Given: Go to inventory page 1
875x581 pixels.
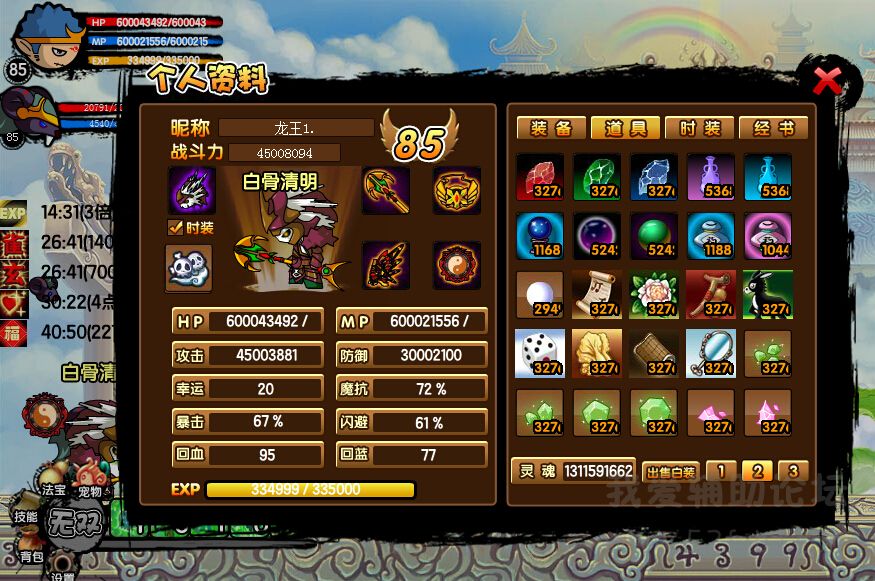Looking at the screenshot, I should [x=722, y=471].
